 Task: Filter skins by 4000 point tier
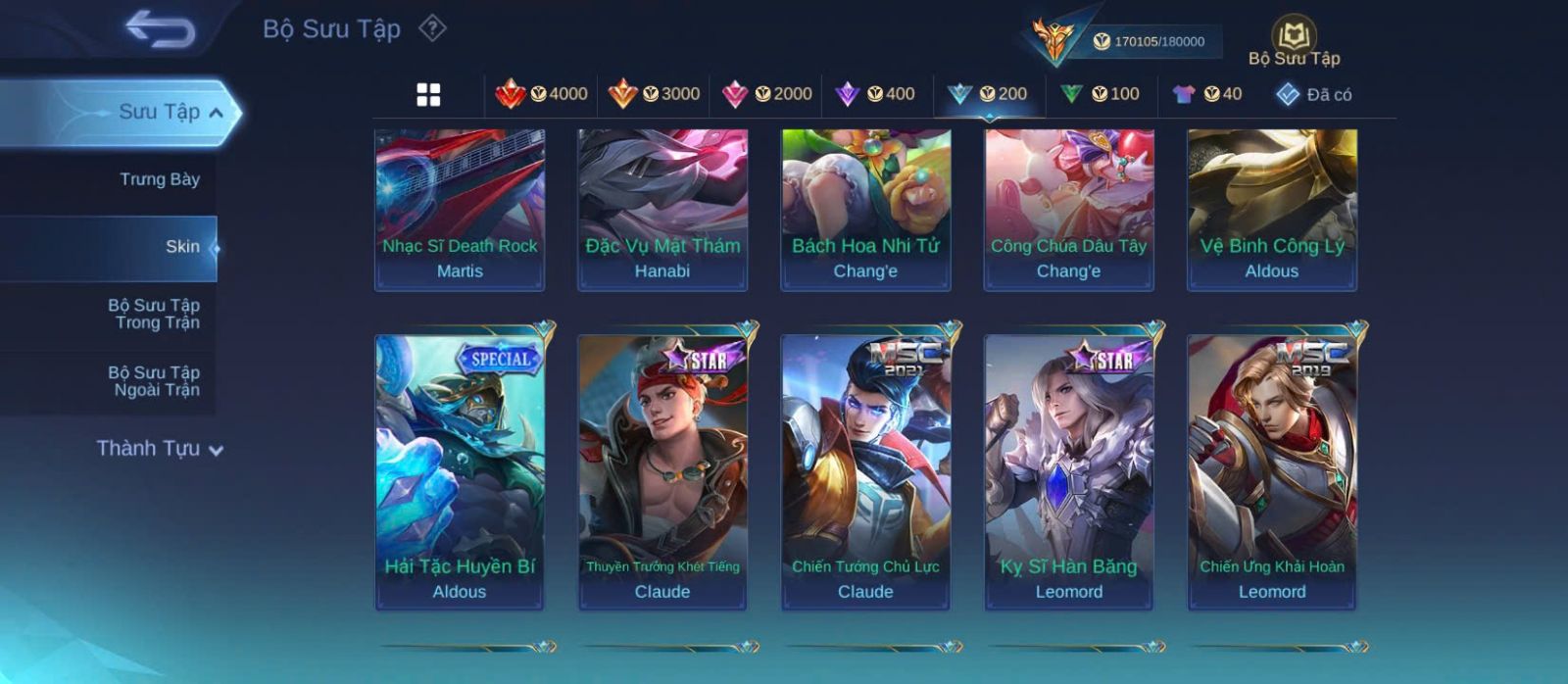[x=541, y=94]
